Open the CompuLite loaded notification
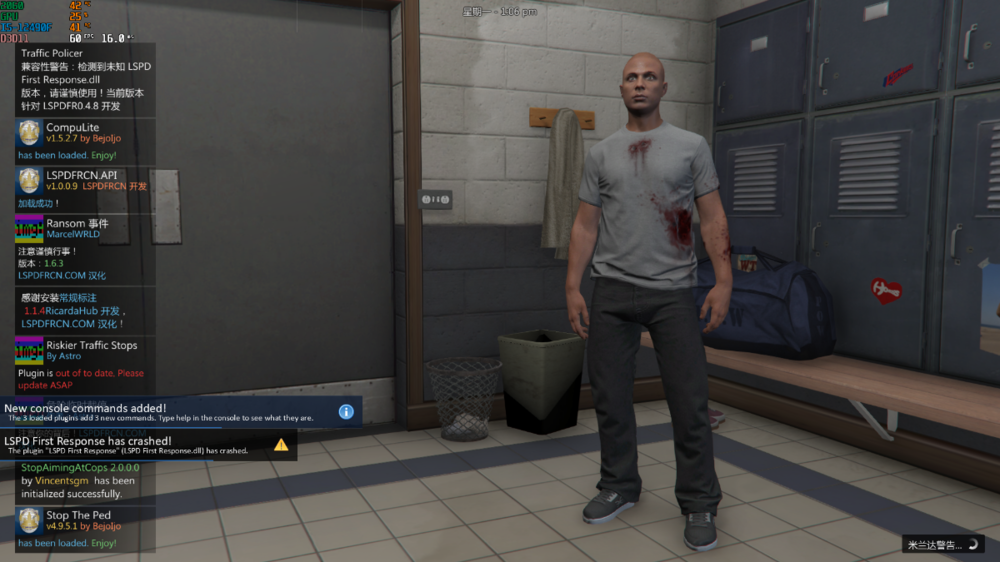 coord(85,141)
